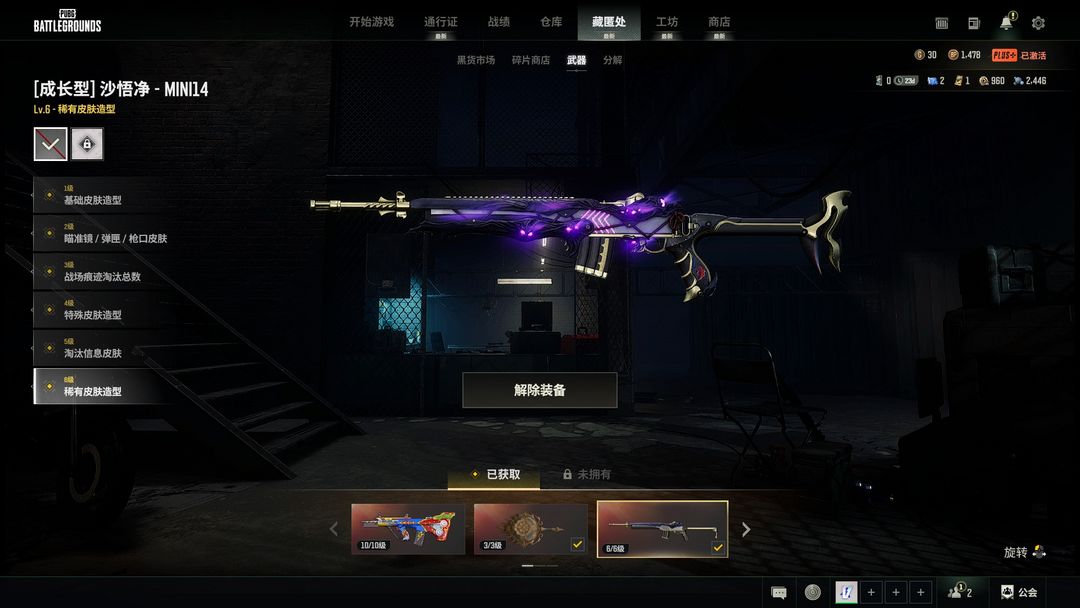Select level 1 基础皮肤造型
This screenshot has height=608, width=1080.
(98, 195)
